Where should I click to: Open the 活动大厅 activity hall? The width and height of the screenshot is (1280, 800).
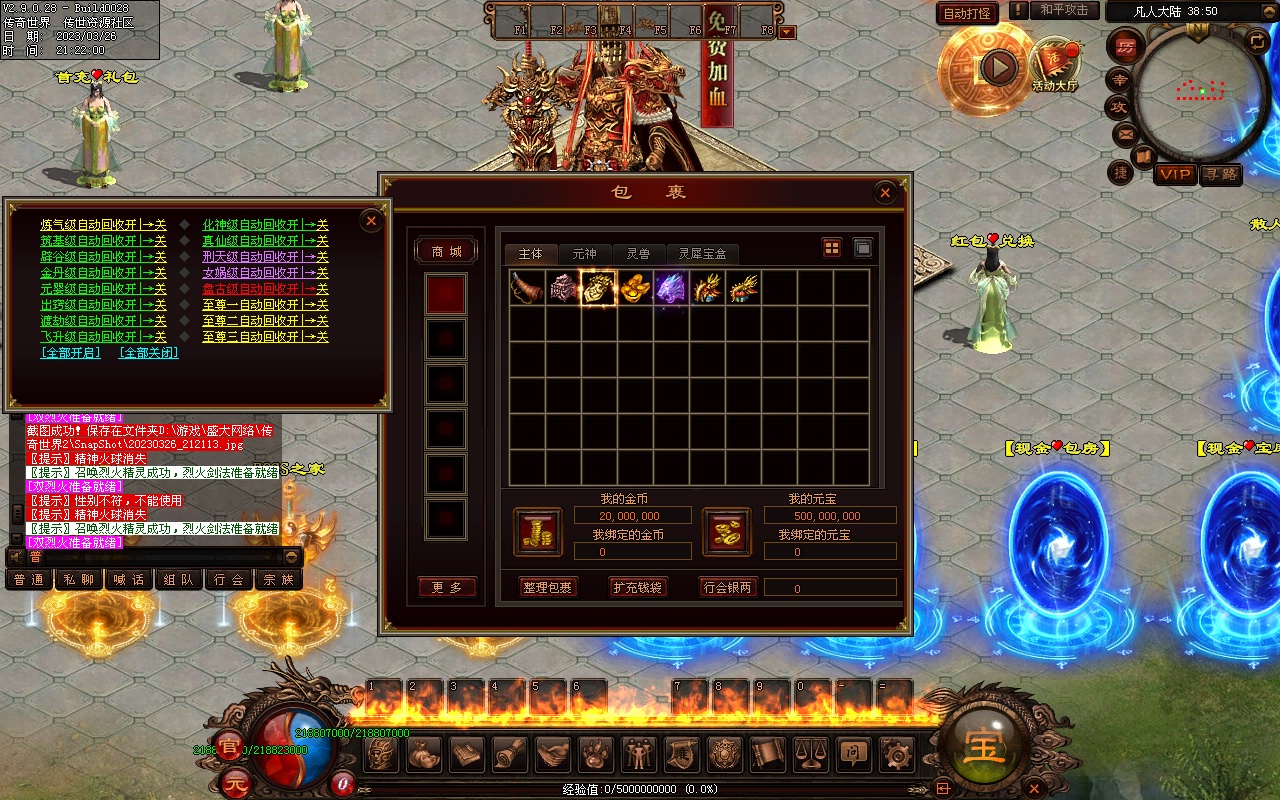coord(1055,66)
